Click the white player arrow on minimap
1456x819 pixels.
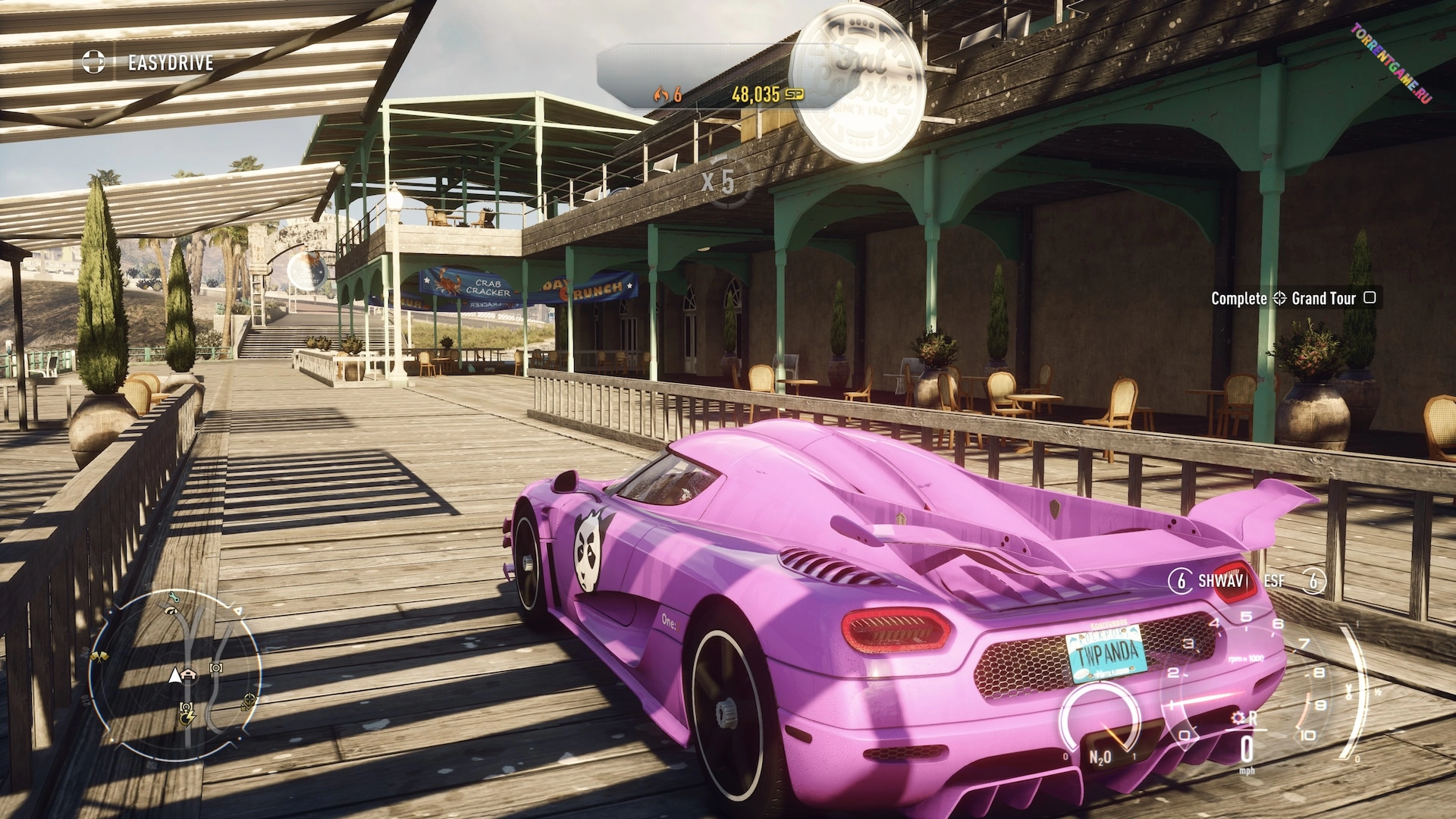[175, 675]
